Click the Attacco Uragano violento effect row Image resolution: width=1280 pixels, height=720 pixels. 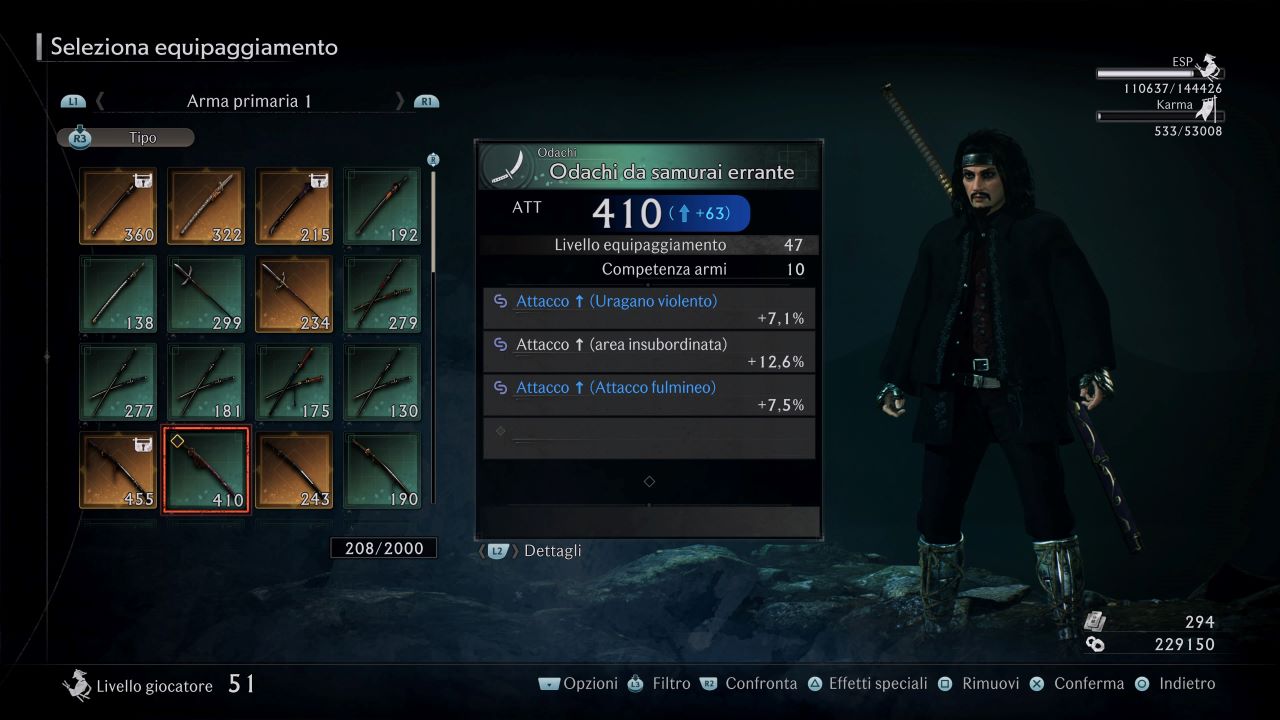click(x=648, y=309)
